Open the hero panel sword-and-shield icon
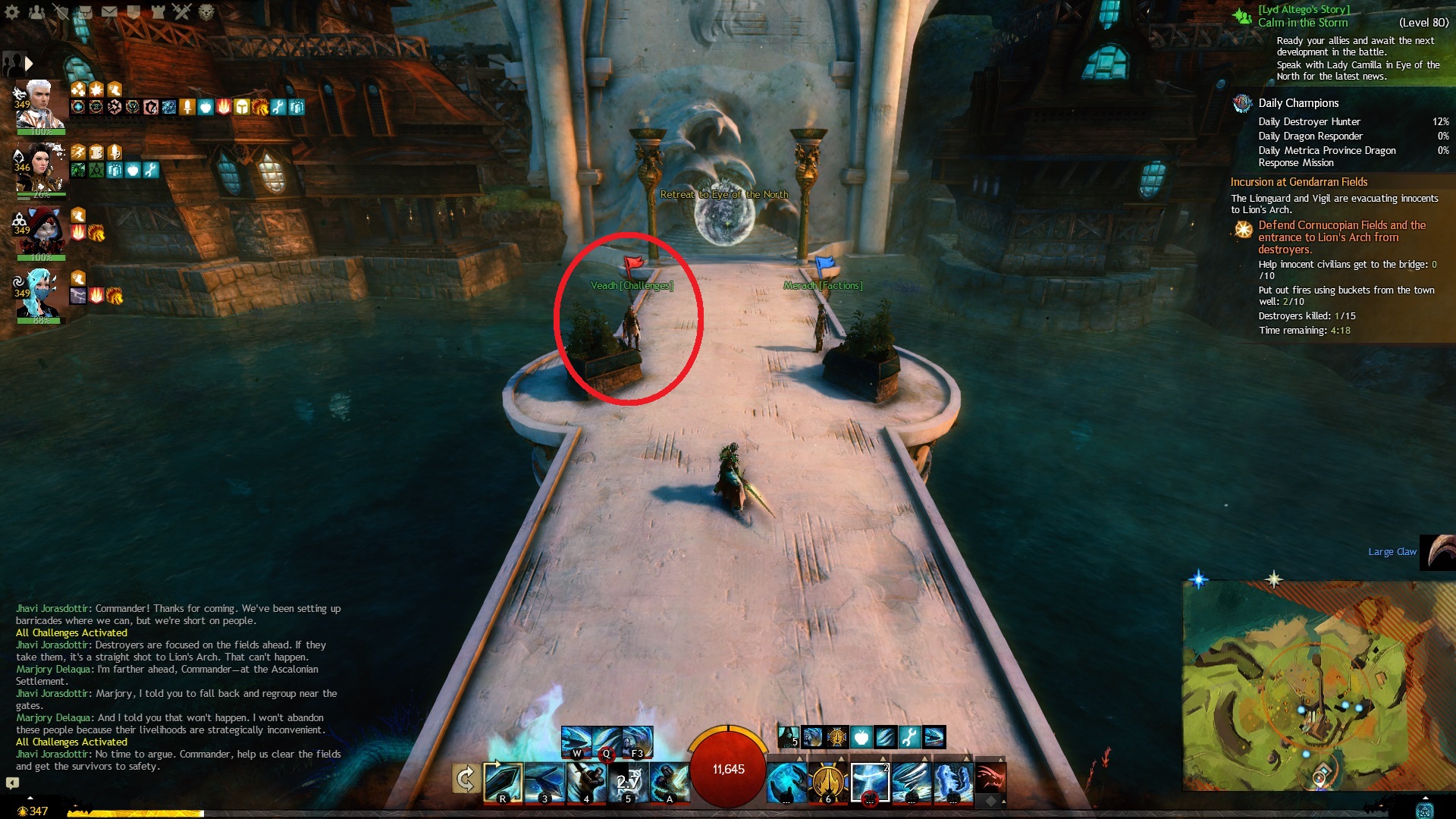1456x819 pixels. (x=61, y=11)
